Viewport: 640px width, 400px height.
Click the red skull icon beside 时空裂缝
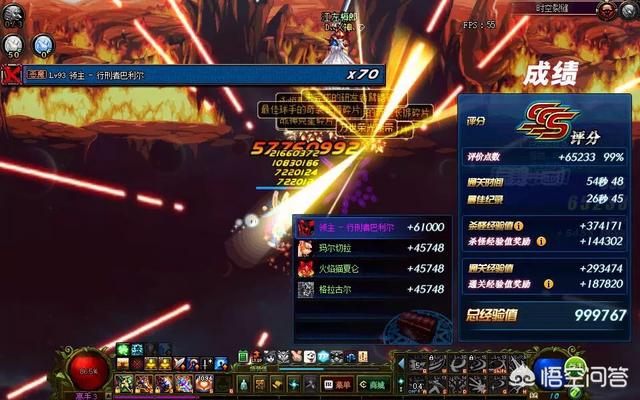pyautogui.click(x=606, y=9)
